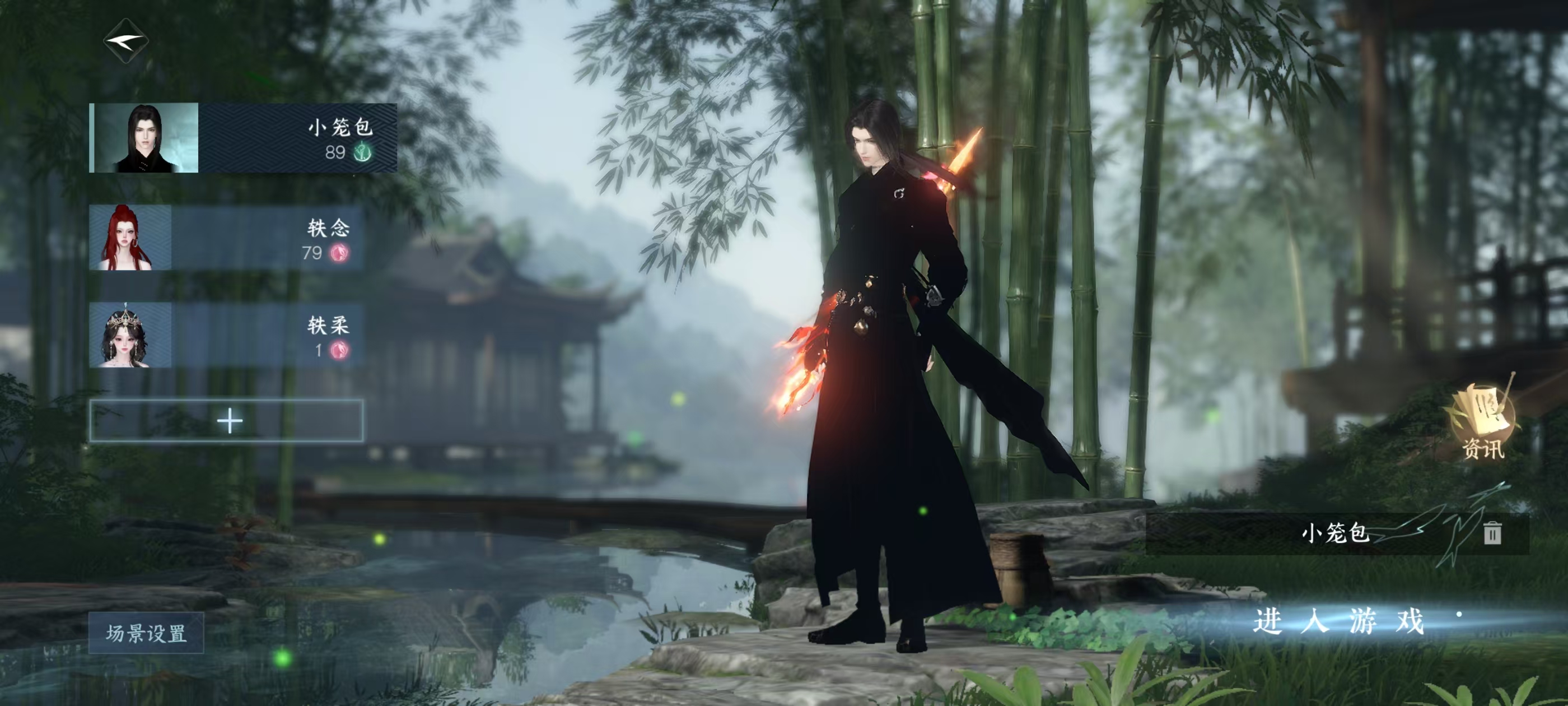Screen dimensions: 1568x706
Task: Go back using the arrow button
Action: pos(126,41)
